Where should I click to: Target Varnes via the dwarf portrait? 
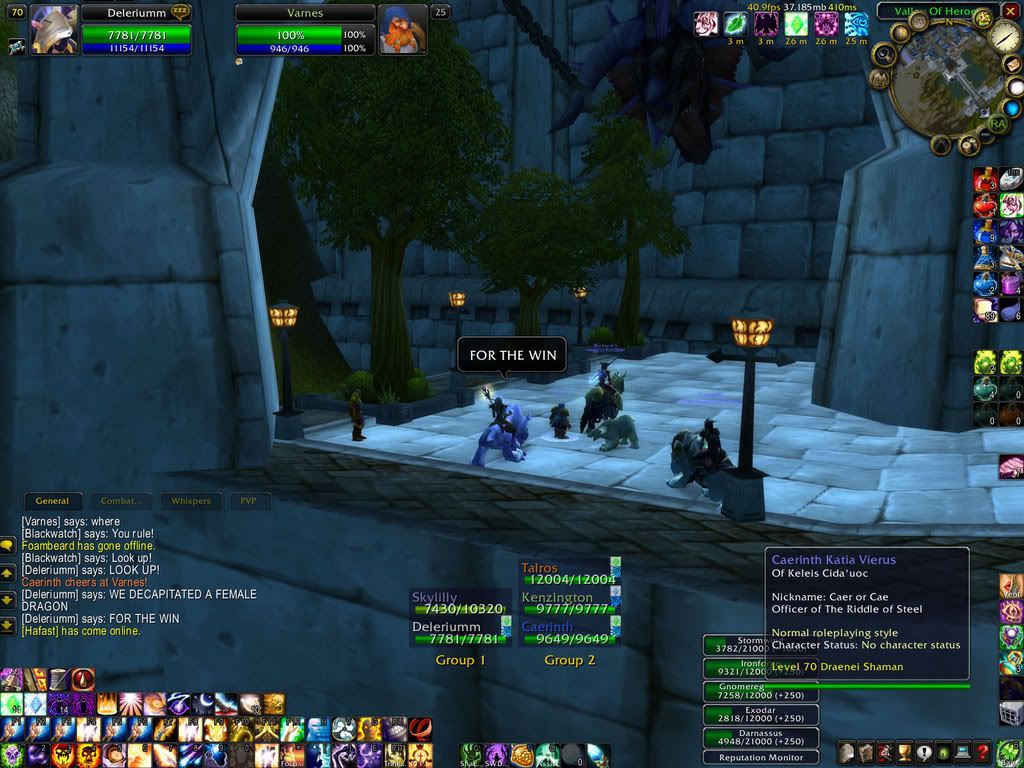pyautogui.click(x=403, y=29)
